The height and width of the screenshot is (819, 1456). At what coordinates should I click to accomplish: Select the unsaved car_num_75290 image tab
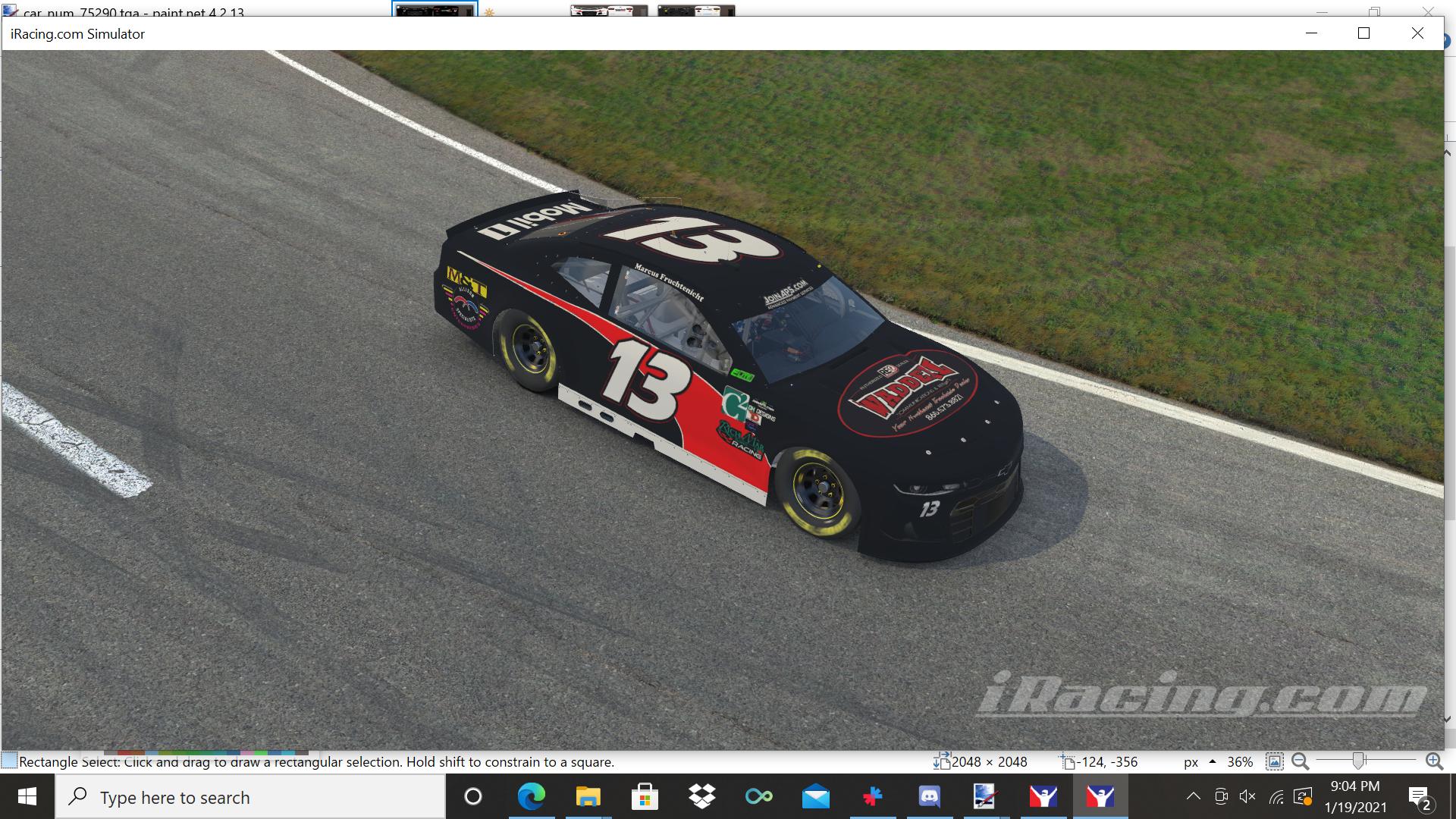coord(434,10)
